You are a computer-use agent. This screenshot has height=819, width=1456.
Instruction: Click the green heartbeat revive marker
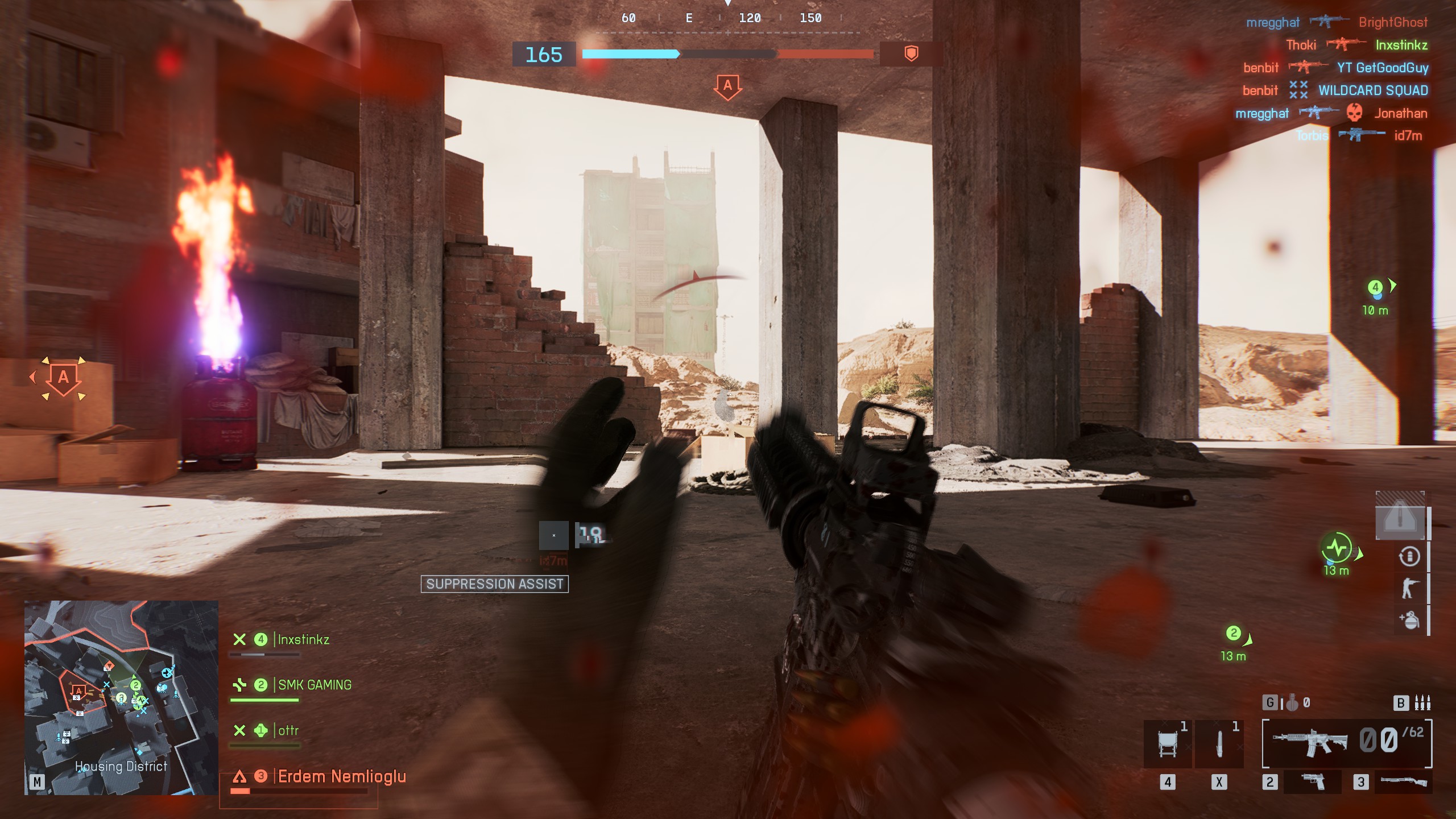pyautogui.click(x=1336, y=548)
